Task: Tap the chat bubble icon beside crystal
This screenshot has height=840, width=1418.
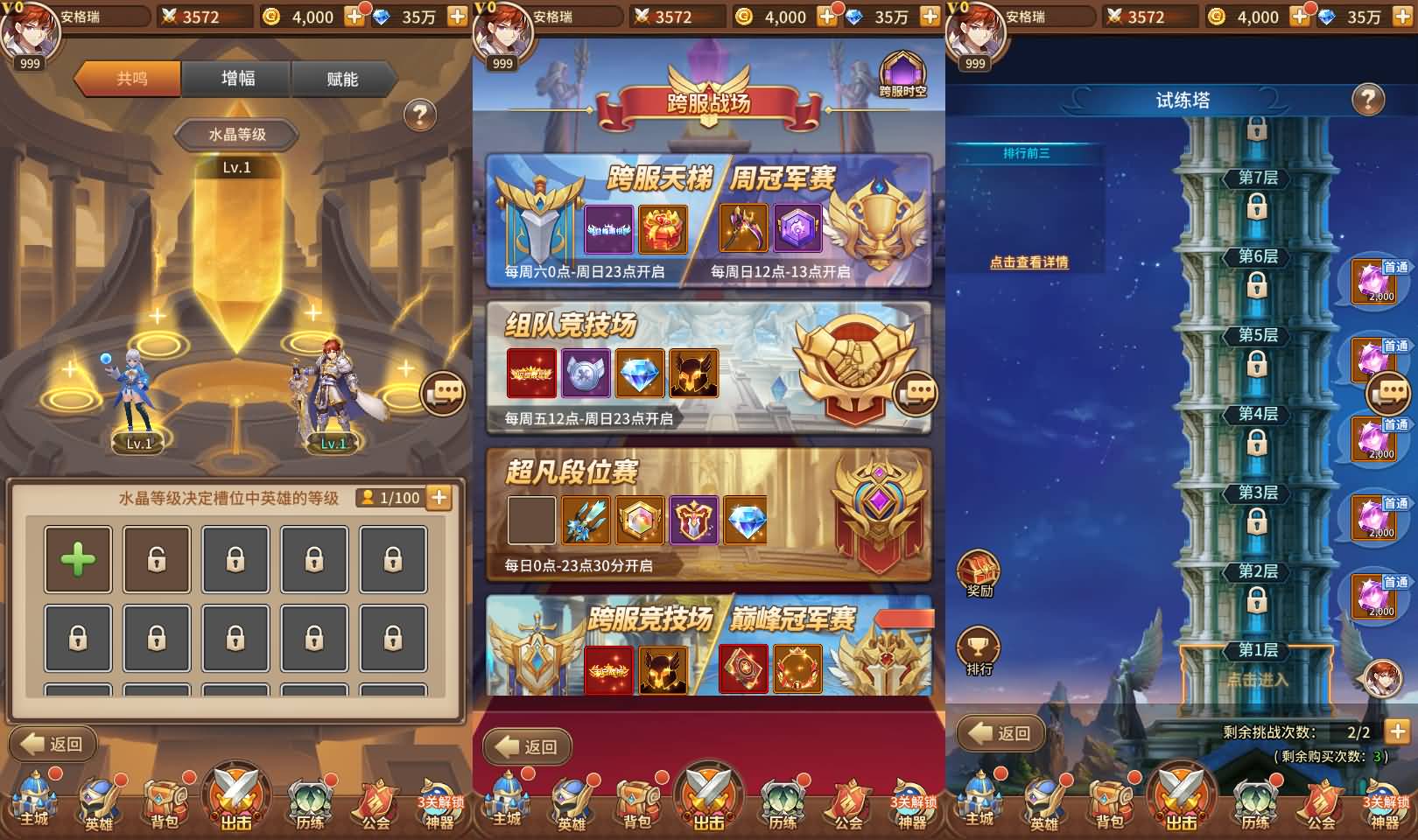Action: 443,392
